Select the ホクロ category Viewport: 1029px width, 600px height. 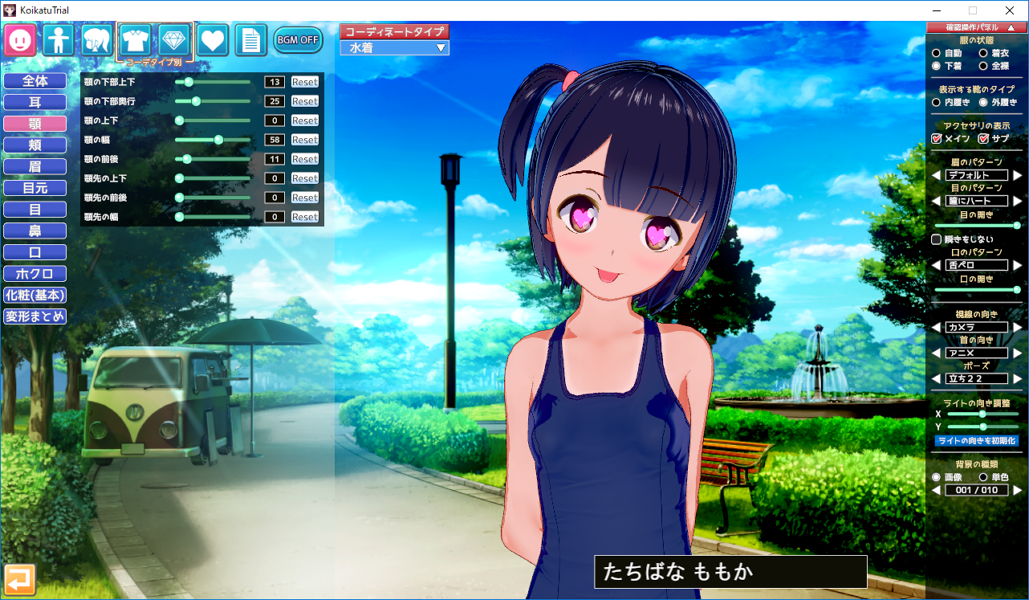[x=35, y=273]
